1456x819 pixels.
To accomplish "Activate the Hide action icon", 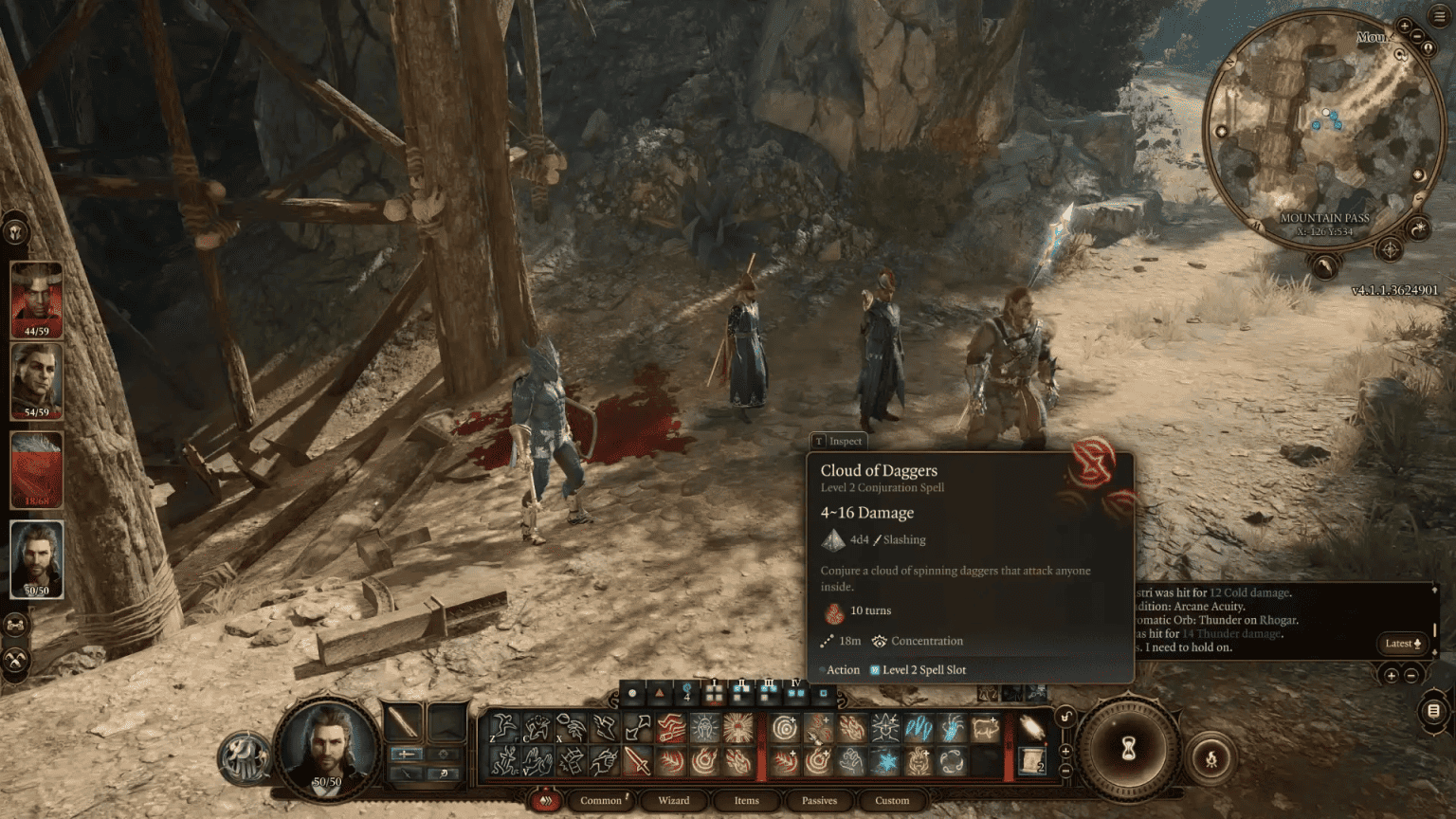I will point(534,730).
